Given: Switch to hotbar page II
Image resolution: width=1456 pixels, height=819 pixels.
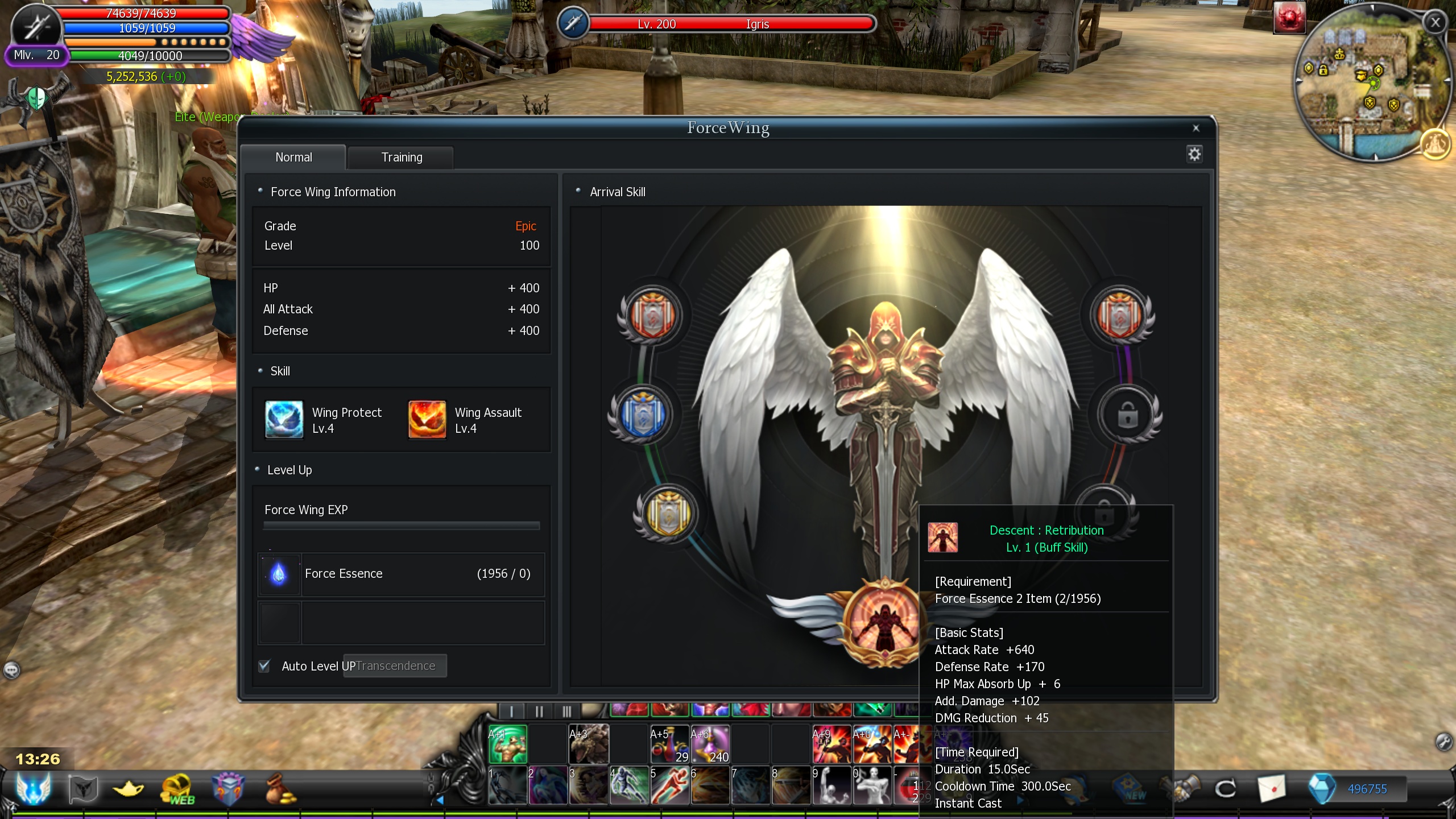Looking at the screenshot, I should pyautogui.click(x=539, y=712).
